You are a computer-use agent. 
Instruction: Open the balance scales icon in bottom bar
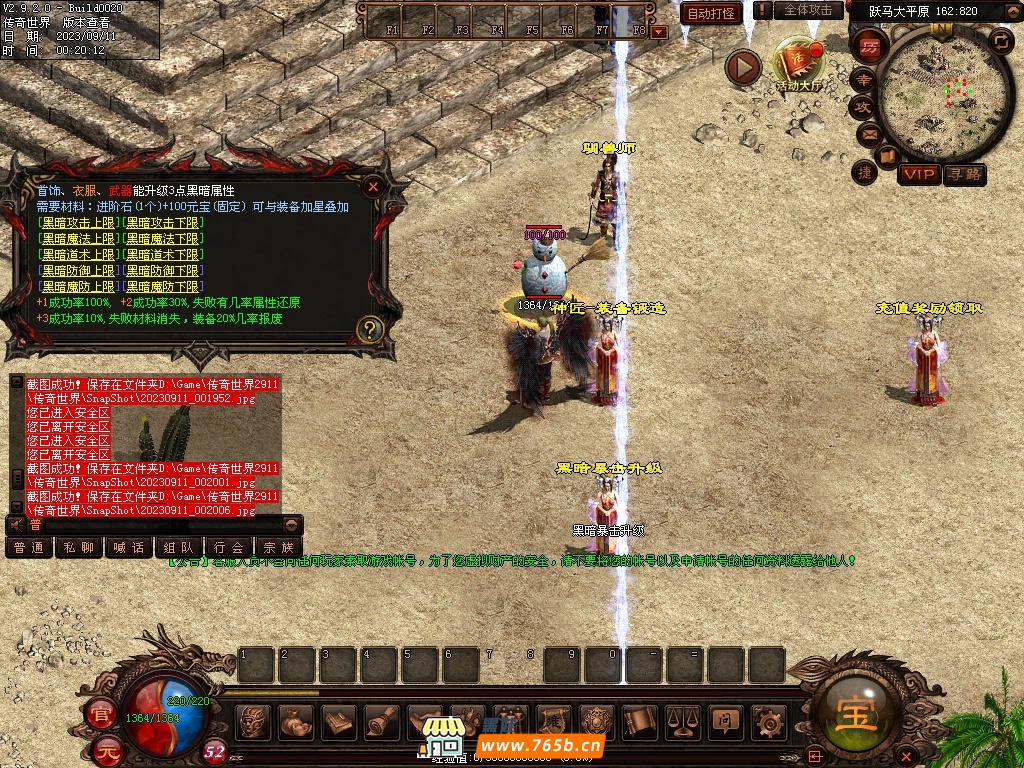683,720
